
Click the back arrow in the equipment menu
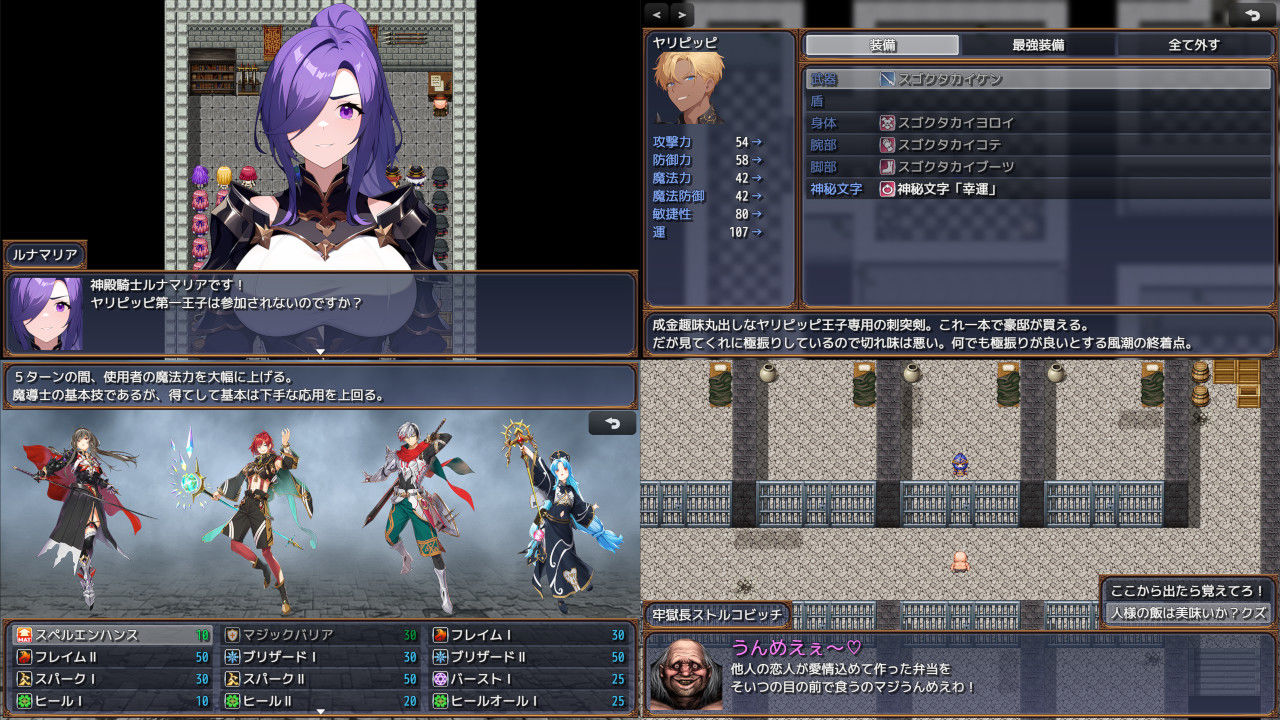(x=1252, y=14)
